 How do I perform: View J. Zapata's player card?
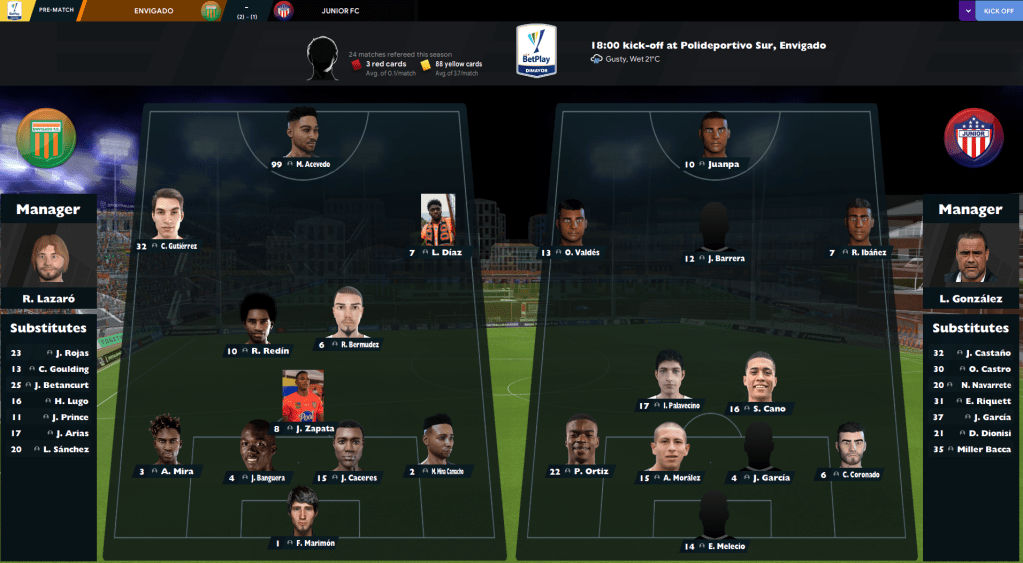tap(302, 428)
